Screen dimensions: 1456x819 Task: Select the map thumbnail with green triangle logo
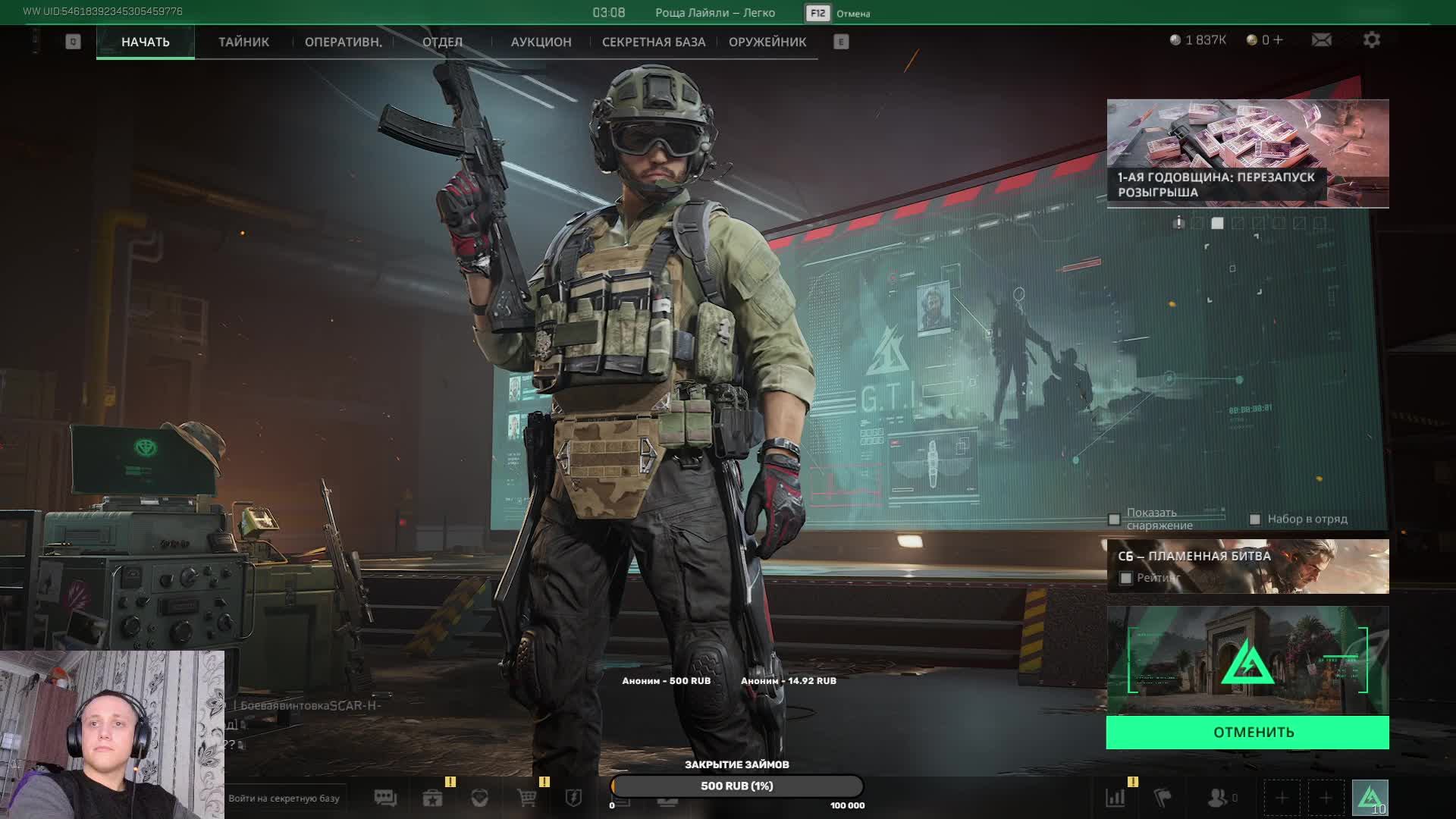pyautogui.click(x=1247, y=661)
